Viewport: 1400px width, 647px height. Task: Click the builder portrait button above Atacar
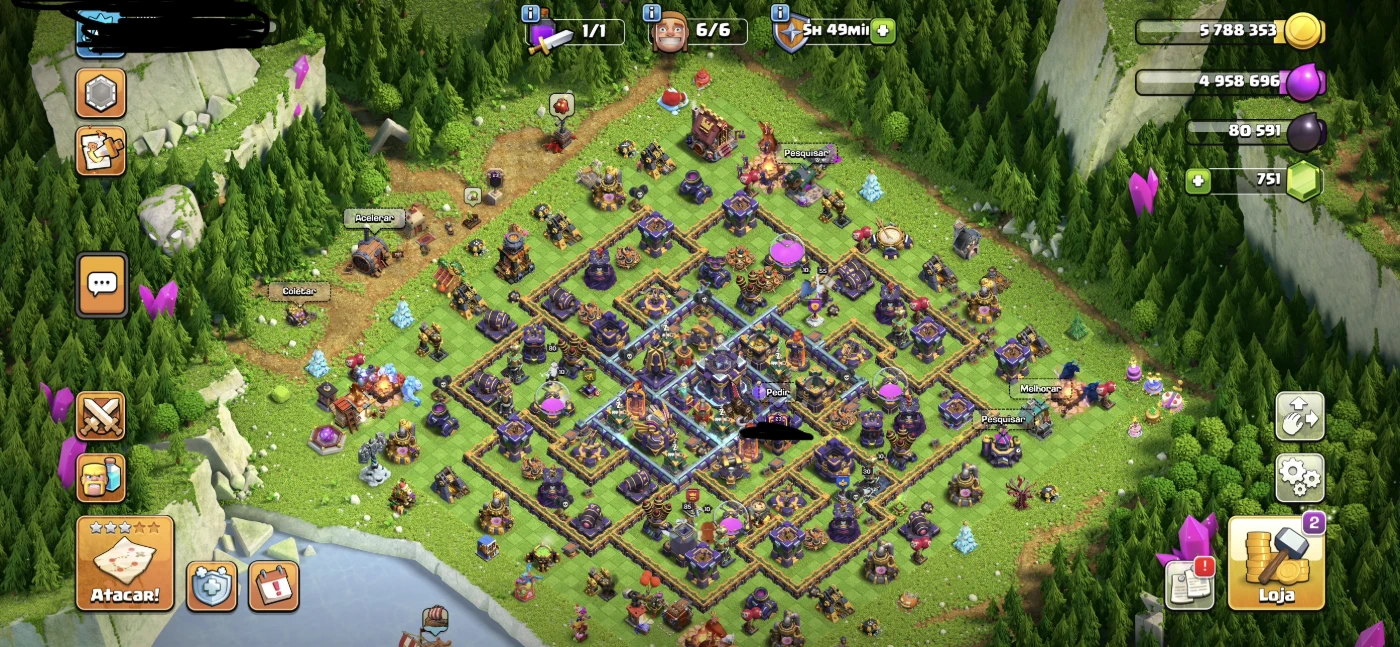(101, 477)
